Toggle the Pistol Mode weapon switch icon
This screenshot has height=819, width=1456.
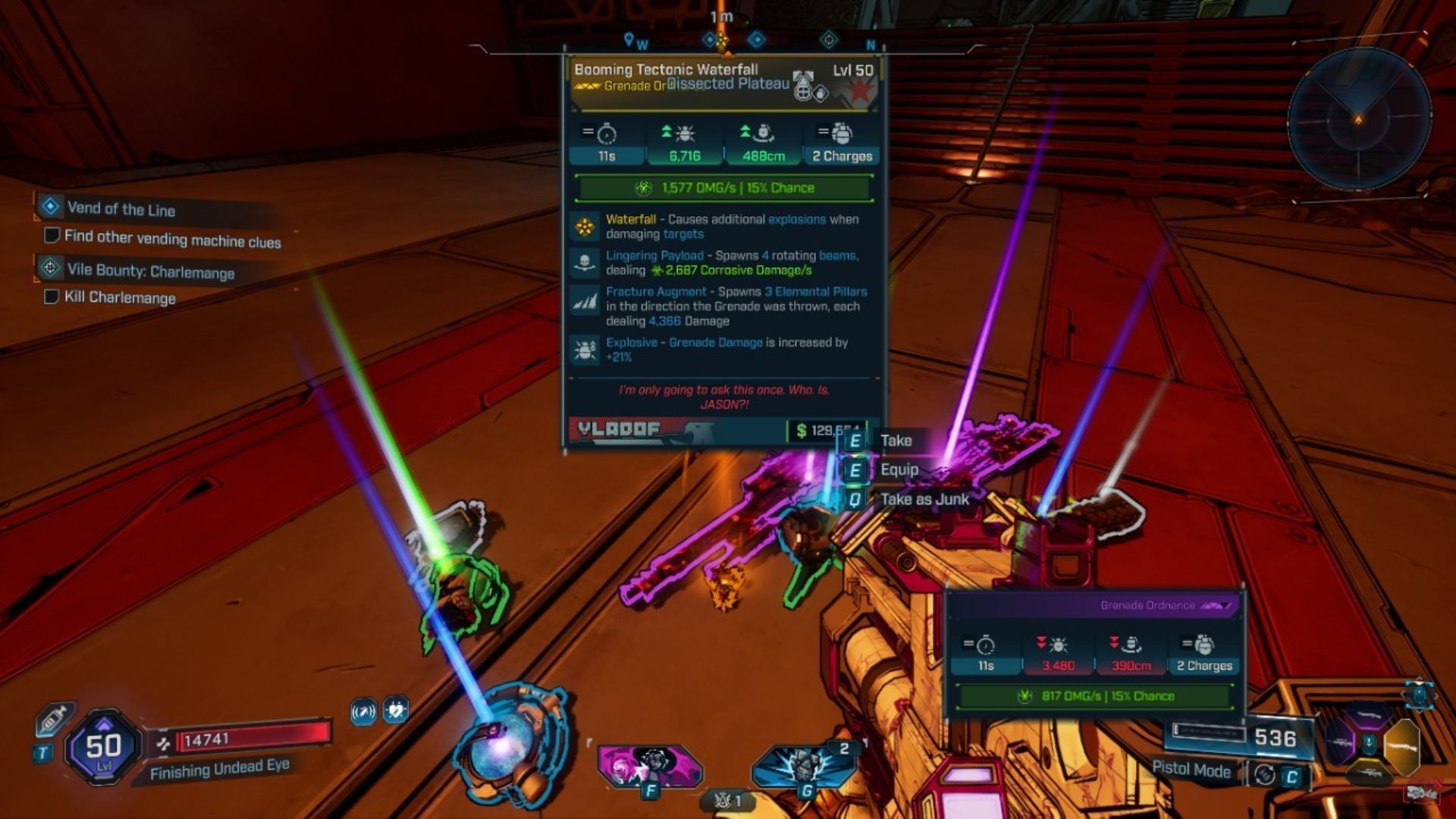pos(1264,775)
